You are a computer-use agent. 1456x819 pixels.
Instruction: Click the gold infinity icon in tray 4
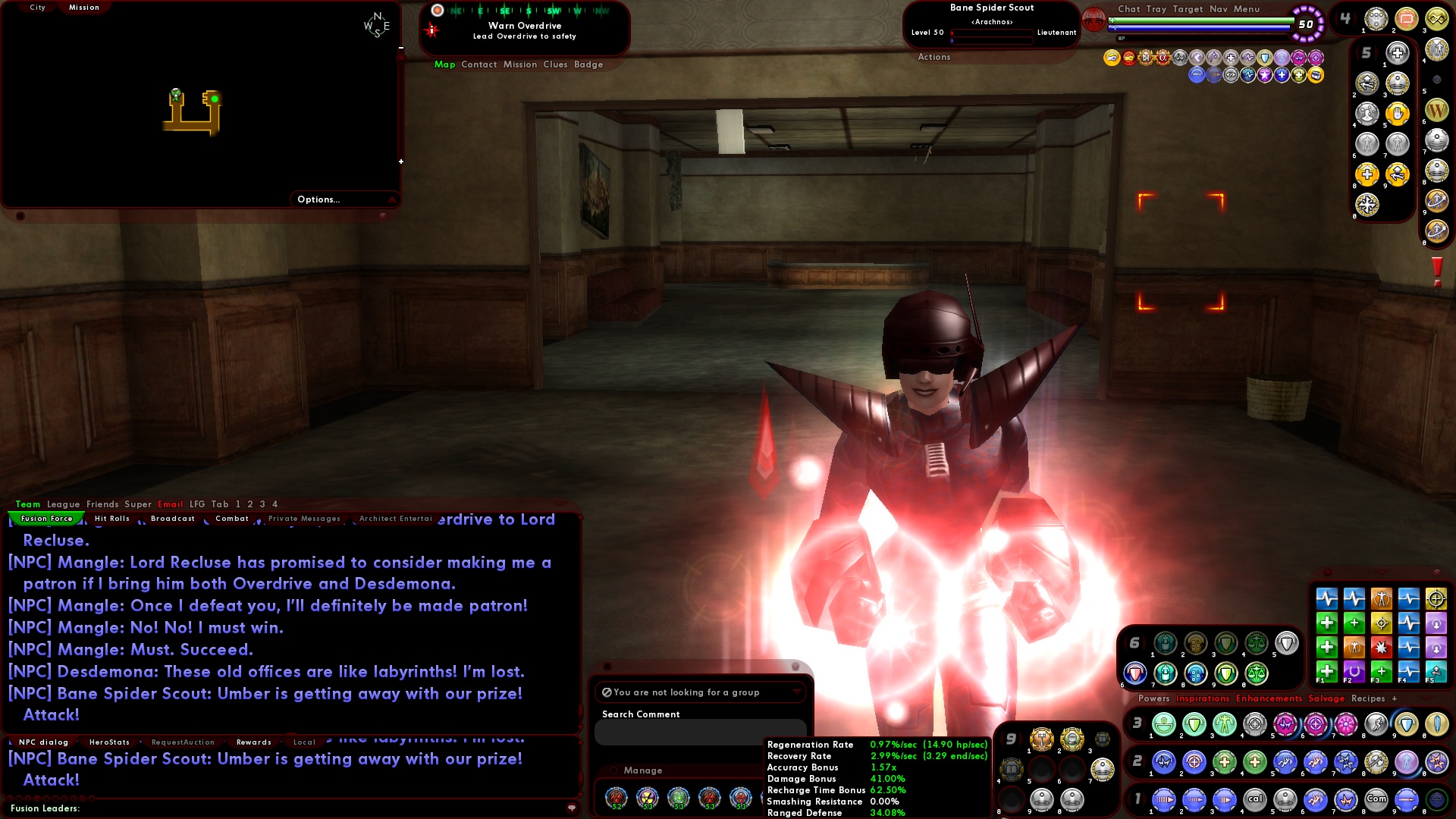click(1438, 20)
